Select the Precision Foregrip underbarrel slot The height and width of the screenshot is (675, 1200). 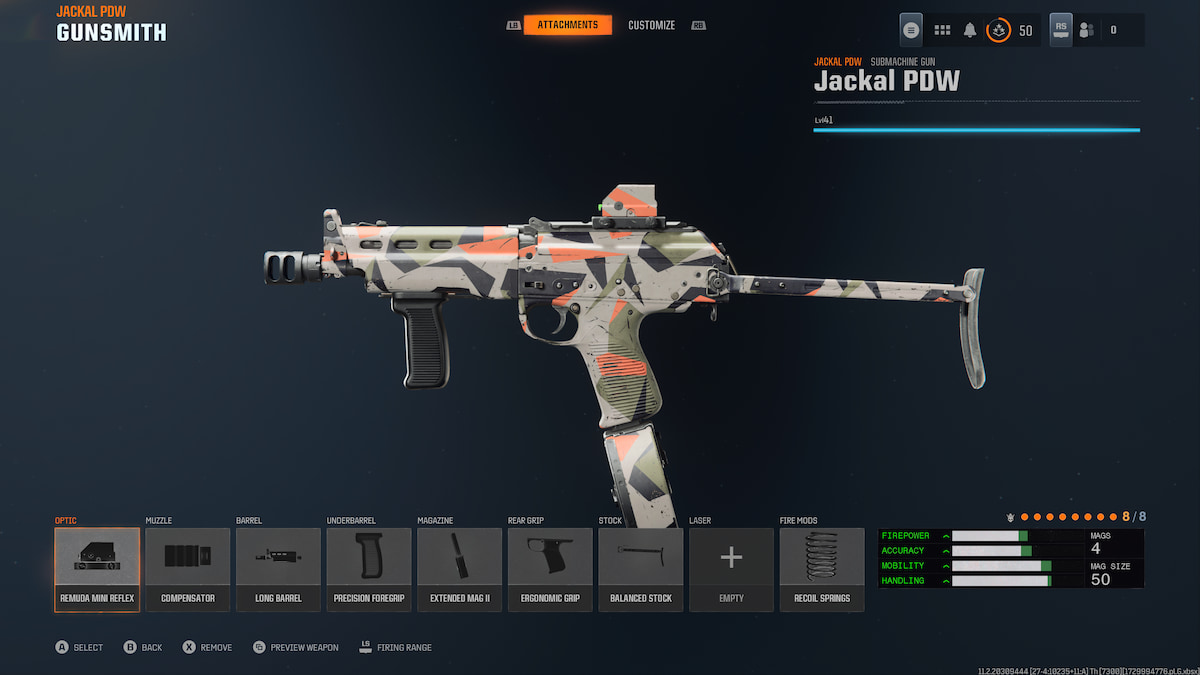tap(369, 569)
